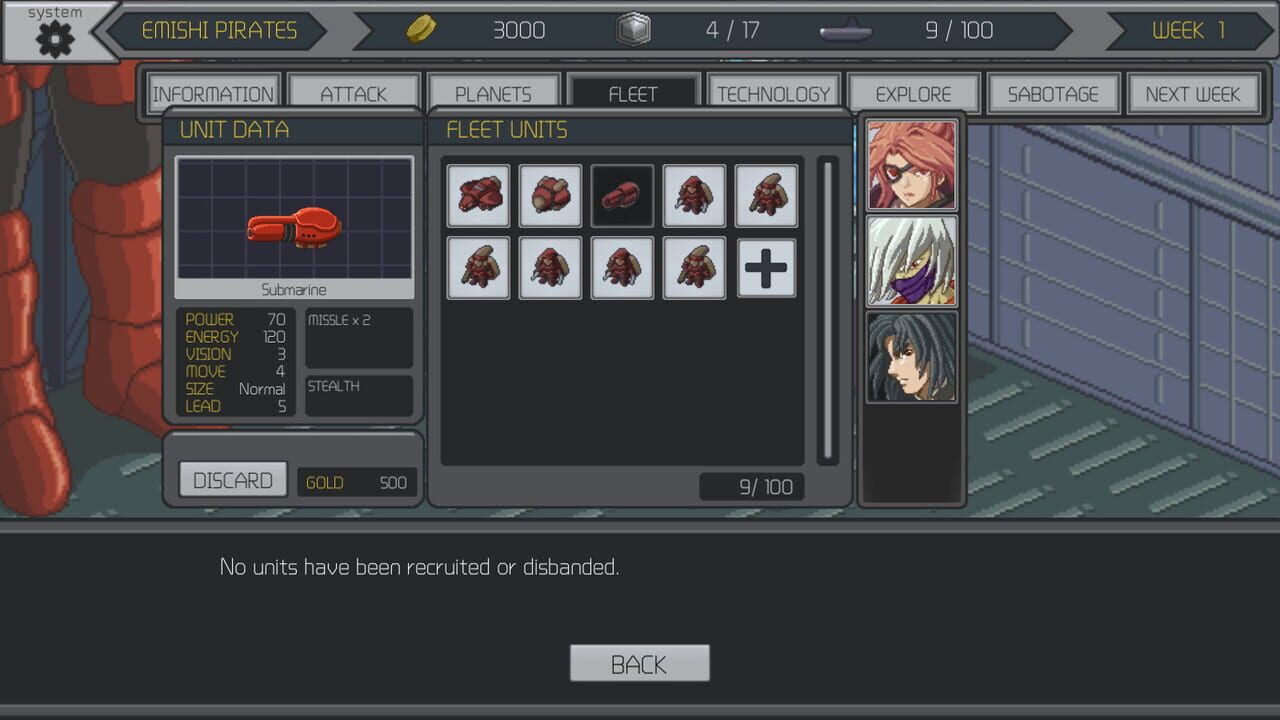Click NEXT WEEK to advance time
Image resolution: width=1280 pixels, height=720 pixels.
(1193, 94)
